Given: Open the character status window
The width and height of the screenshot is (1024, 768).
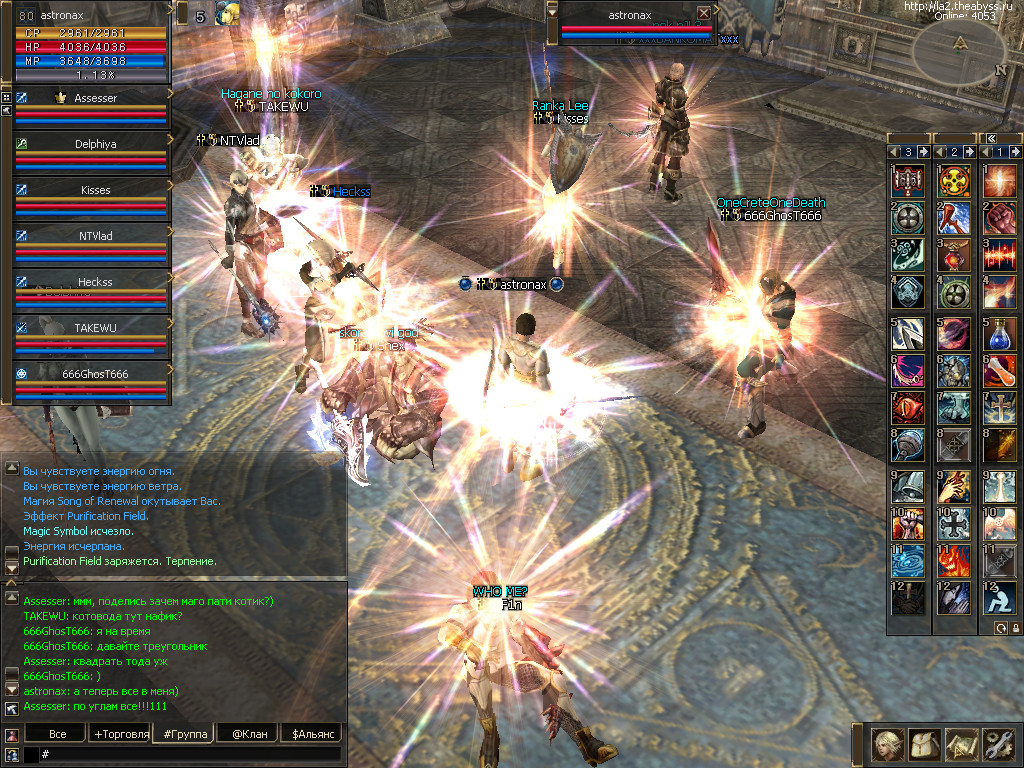Looking at the screenshot, I should pyautogui.click(x=885, y=745).
